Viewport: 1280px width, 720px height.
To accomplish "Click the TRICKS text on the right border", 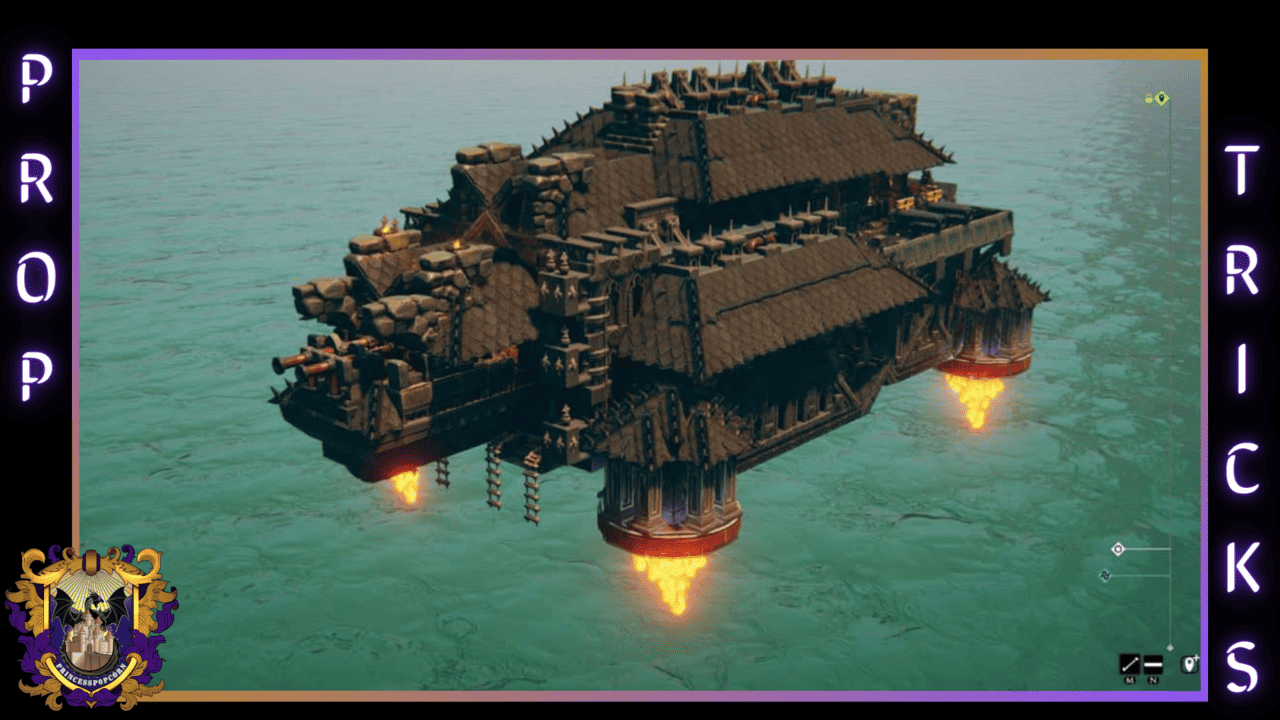I will (x=1248, y=400).
